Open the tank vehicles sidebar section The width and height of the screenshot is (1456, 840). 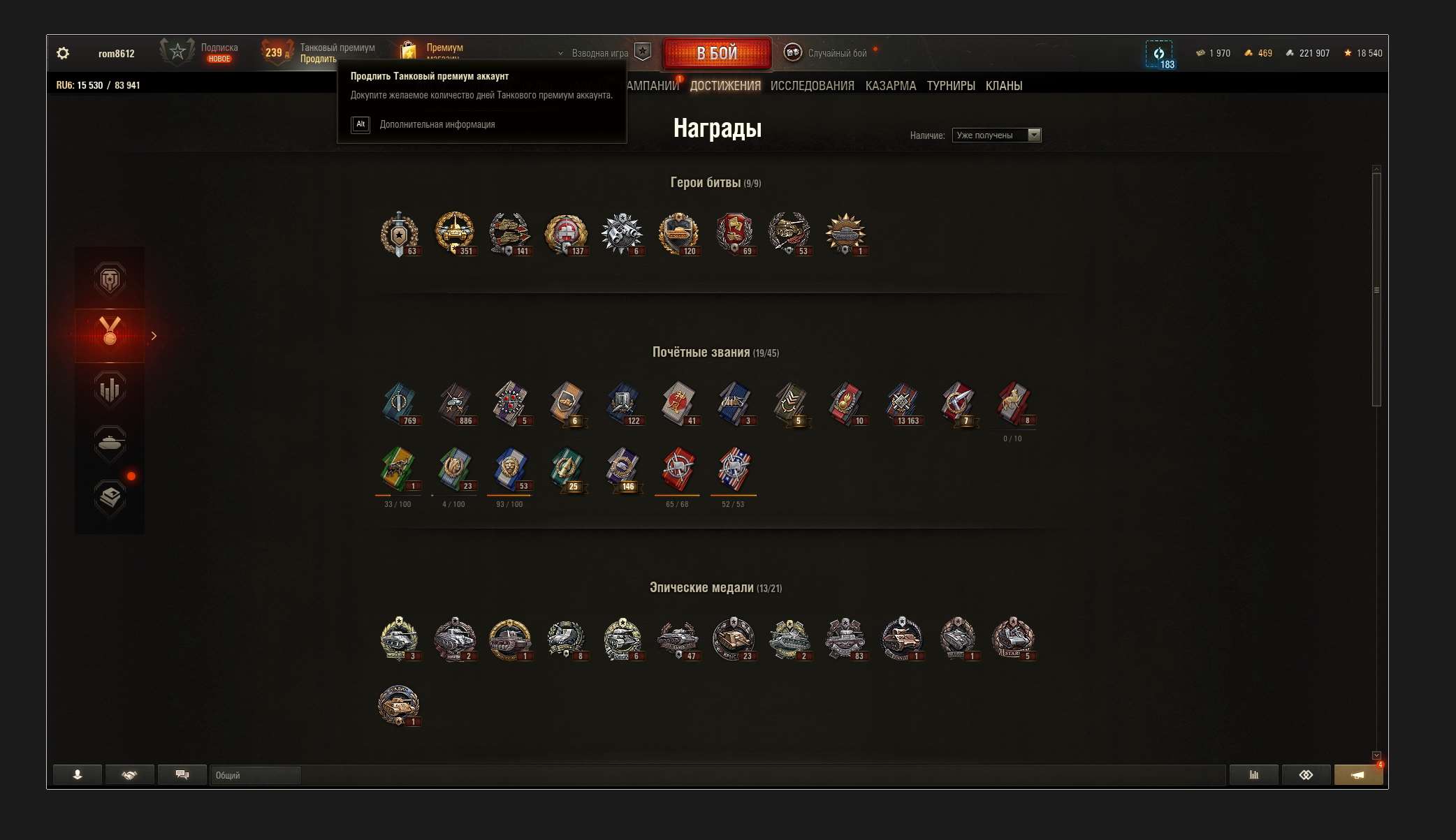coord(110,443)
